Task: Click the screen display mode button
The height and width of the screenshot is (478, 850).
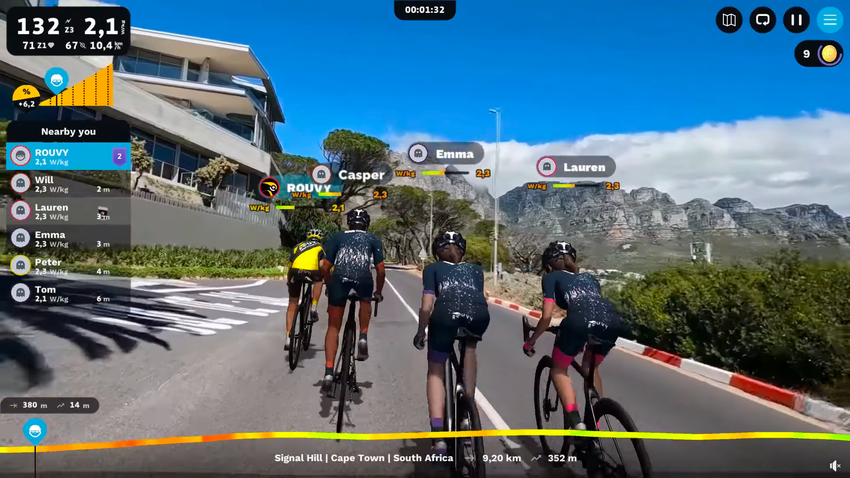Action: click(763, 20)
